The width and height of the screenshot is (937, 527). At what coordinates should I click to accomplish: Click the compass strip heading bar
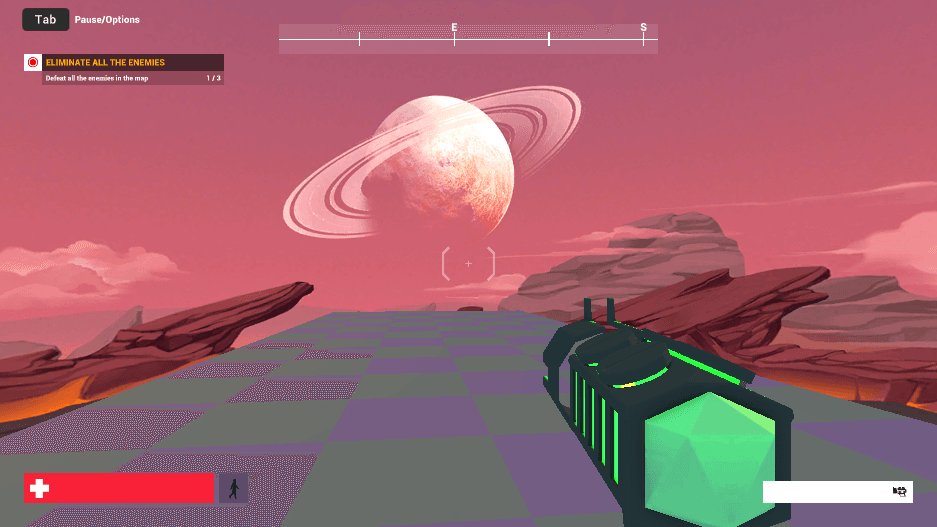(468, 39)
